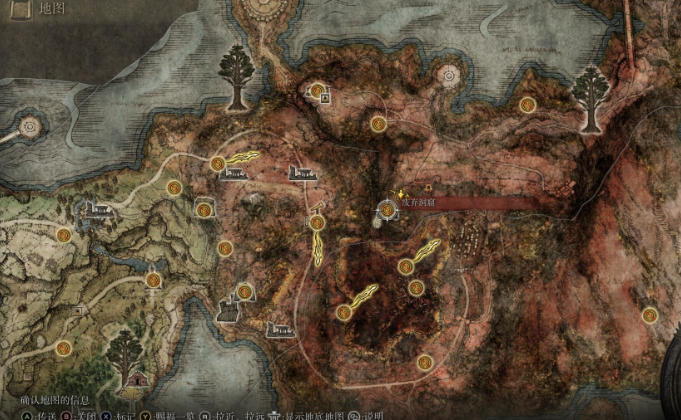Select the Minor Erdtree icon beside the red hut
681x420 pixels.
[x=124, y=348]
